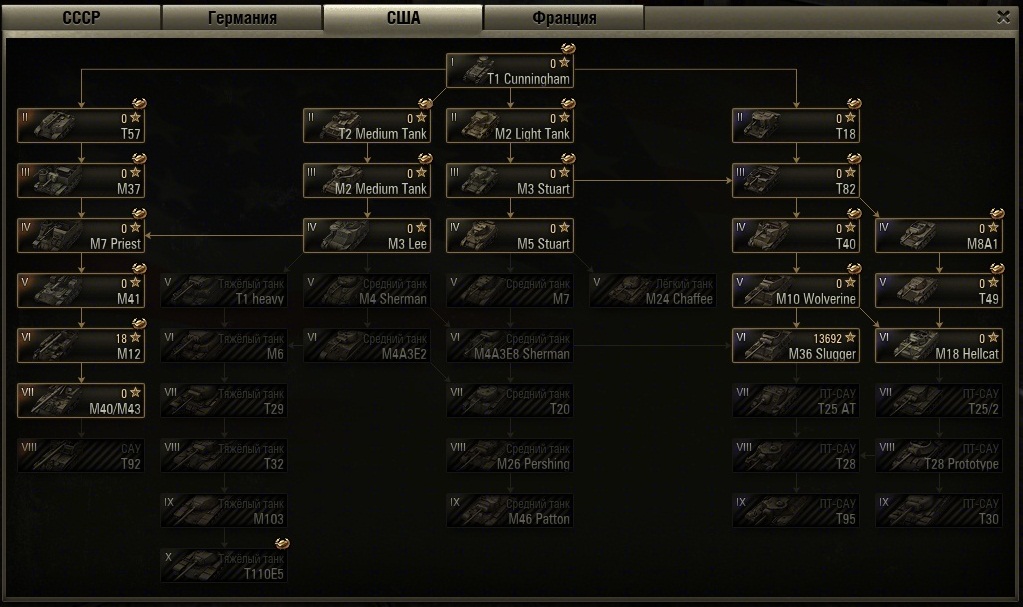Screen dimensions: 1023x607
Task: Show the Франция tech tree tab
Action: point(563,18)
